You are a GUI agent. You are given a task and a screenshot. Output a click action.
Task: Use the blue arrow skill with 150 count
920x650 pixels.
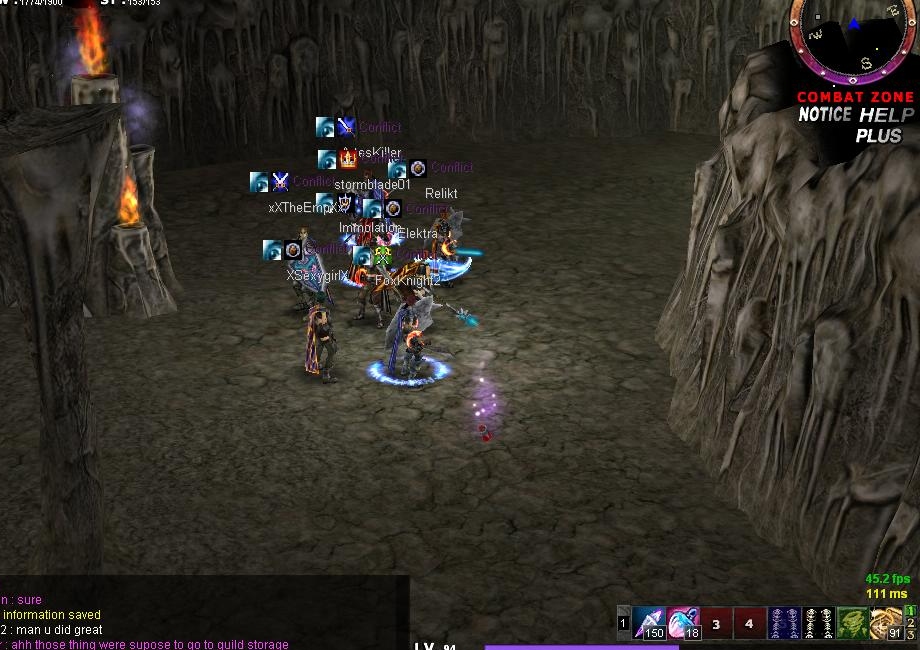649,622
